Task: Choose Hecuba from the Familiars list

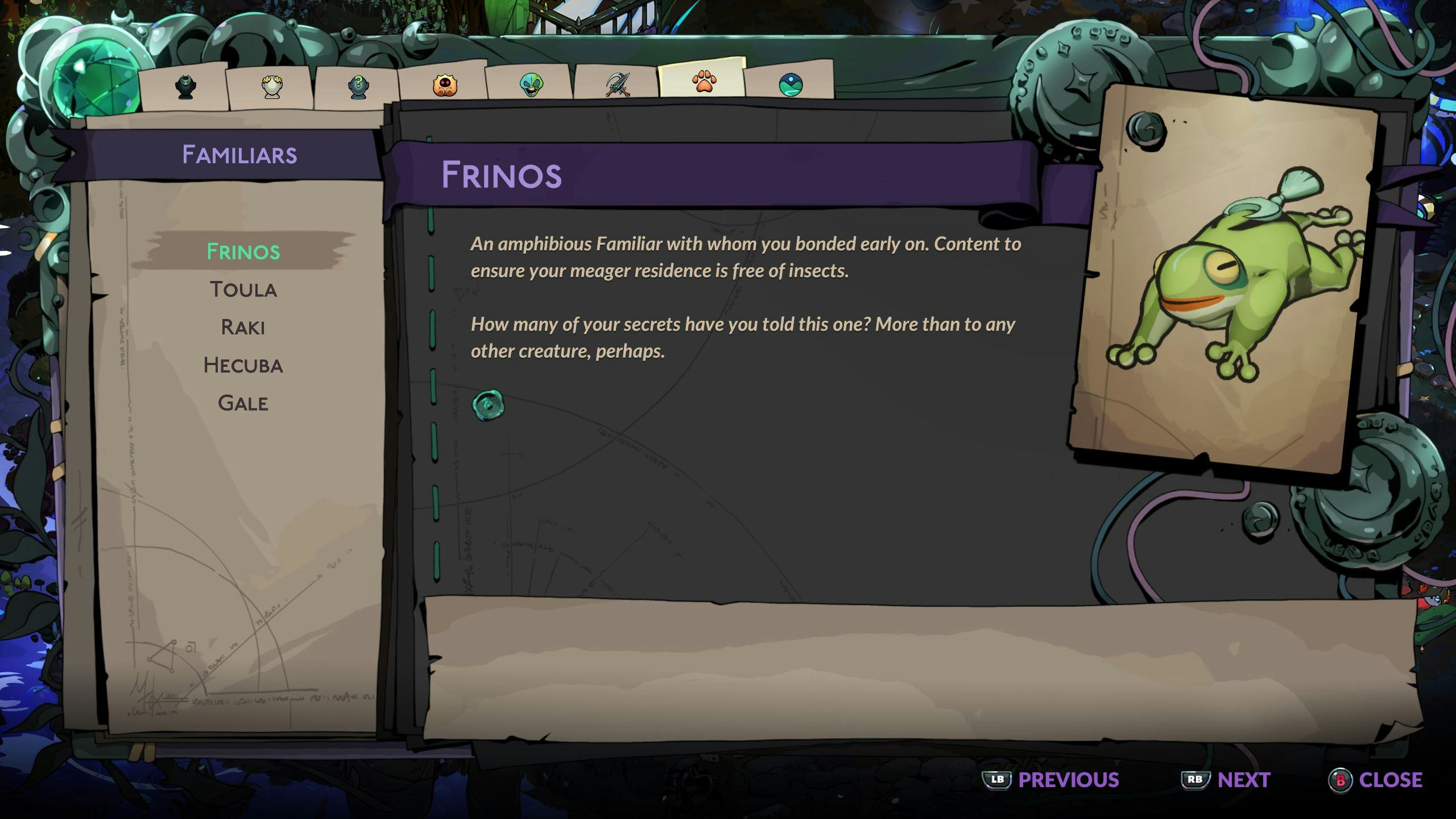Action: coord(243,366)
